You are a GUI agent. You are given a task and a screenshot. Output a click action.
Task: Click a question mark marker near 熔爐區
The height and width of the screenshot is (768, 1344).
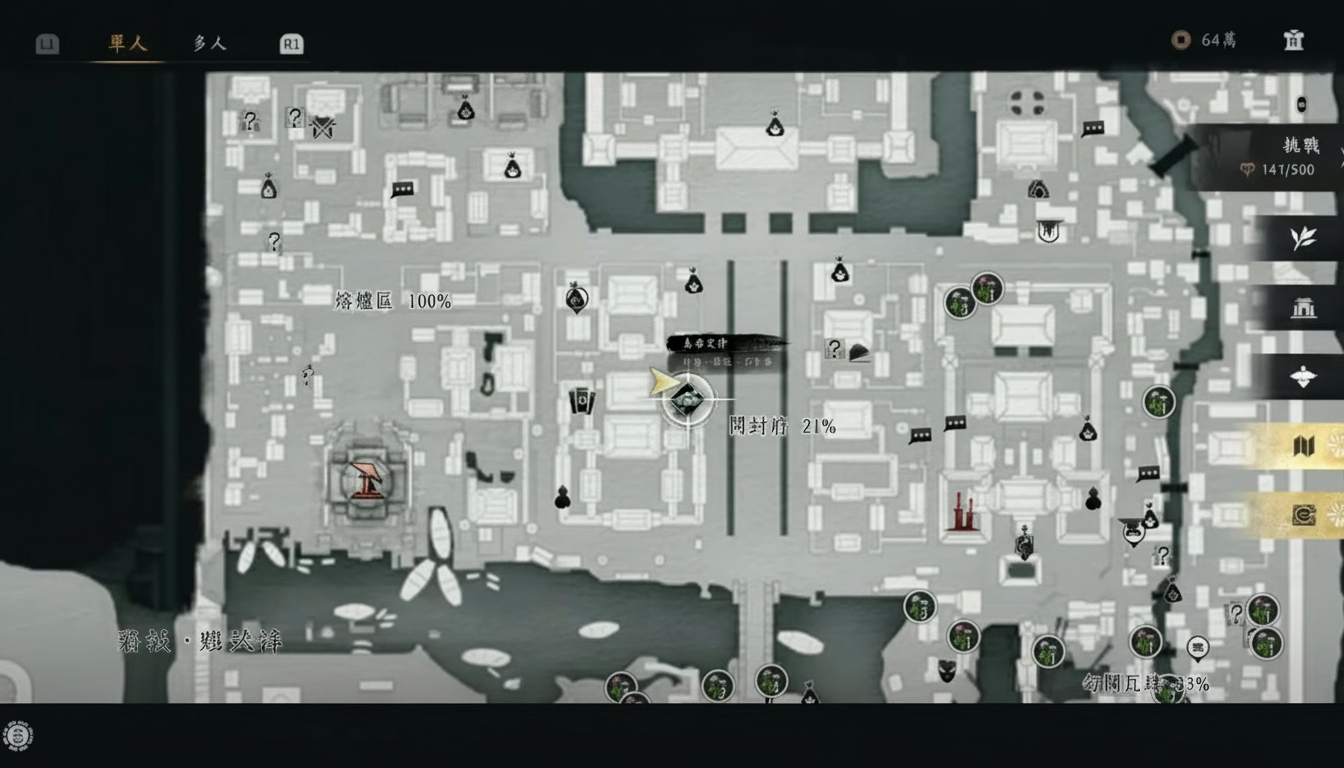(x=272, y=240)
